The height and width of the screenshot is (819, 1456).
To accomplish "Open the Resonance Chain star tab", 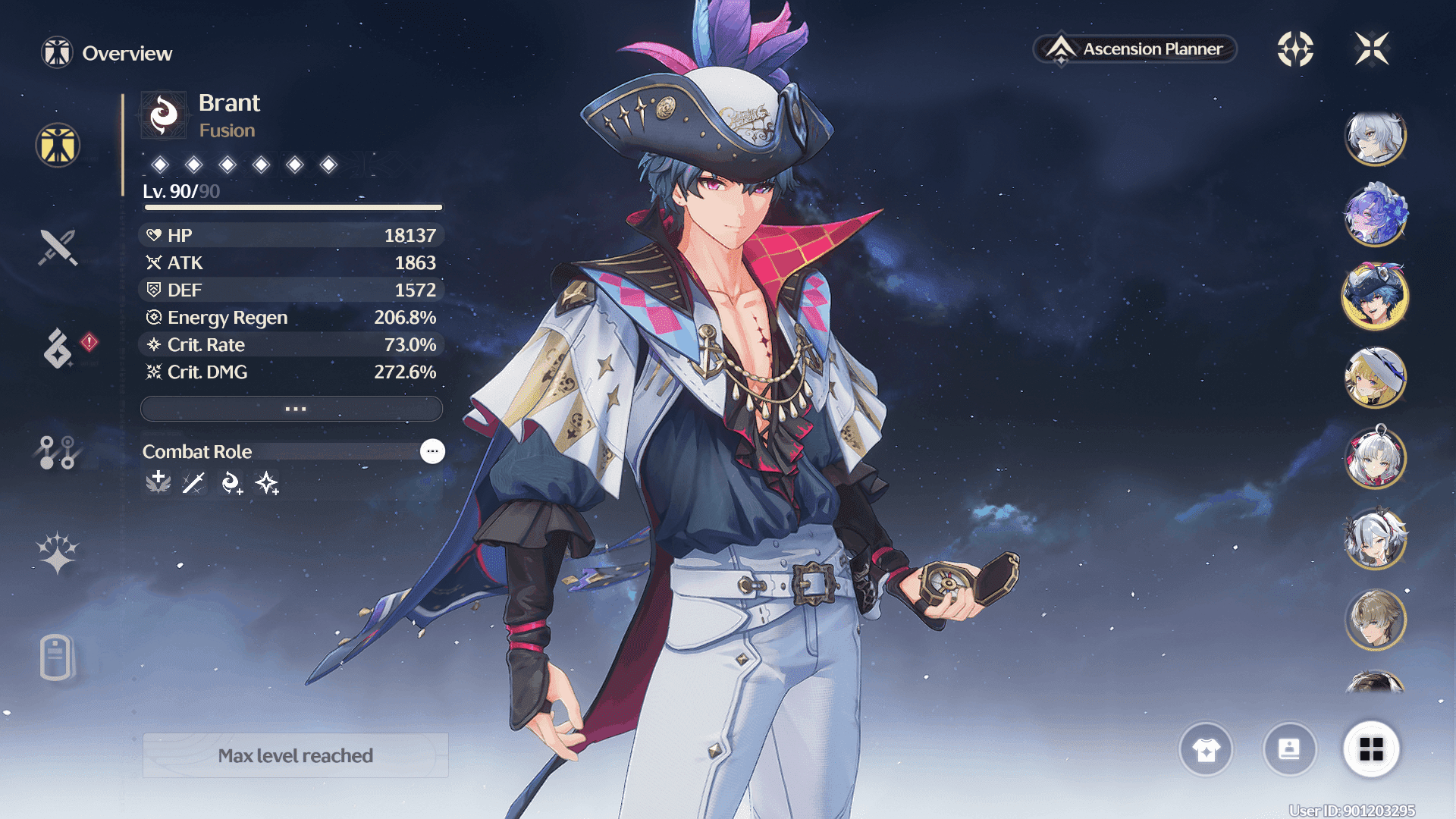I will click(x=58, y=552).
